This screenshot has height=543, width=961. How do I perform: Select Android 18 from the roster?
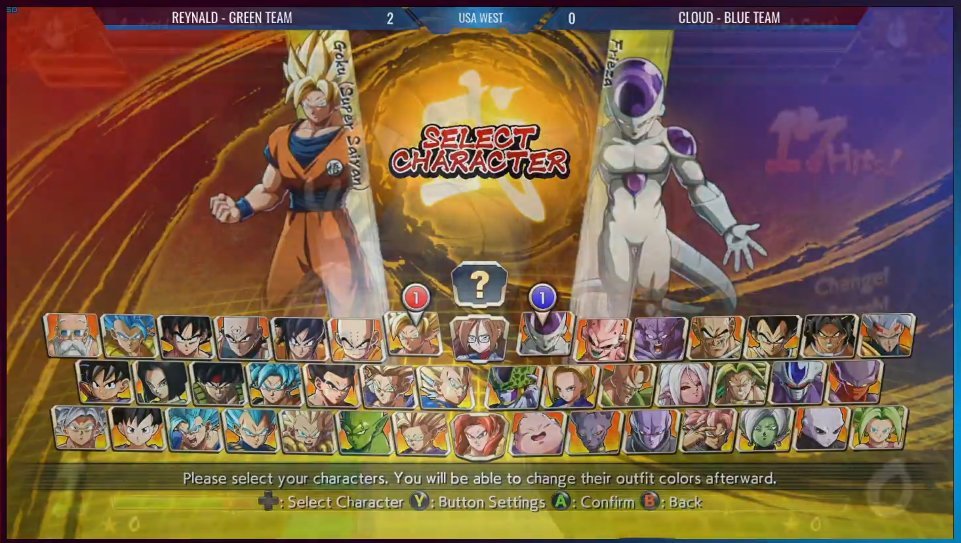pos(570,385)
